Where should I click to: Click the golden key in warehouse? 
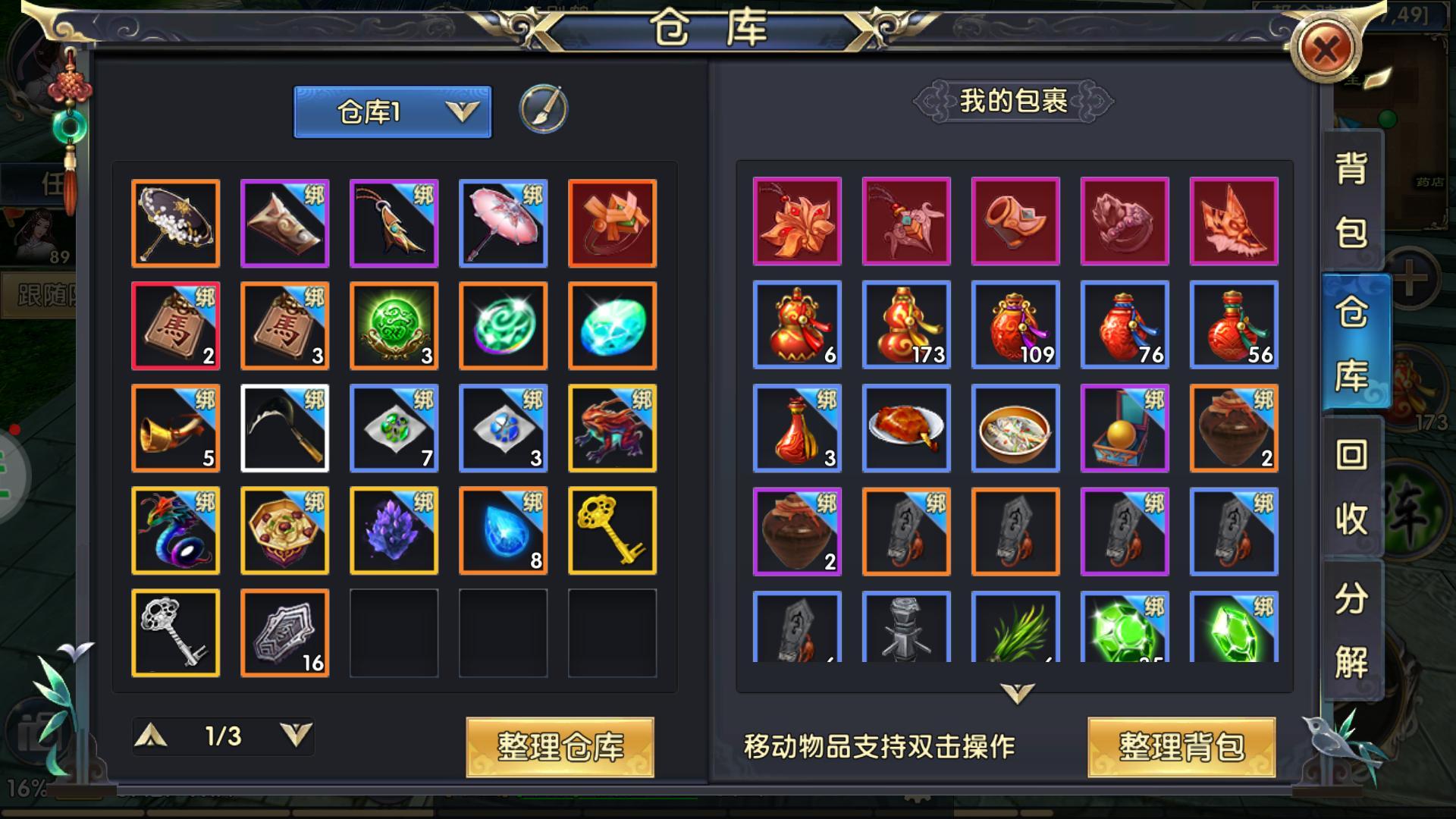(612, 530)
